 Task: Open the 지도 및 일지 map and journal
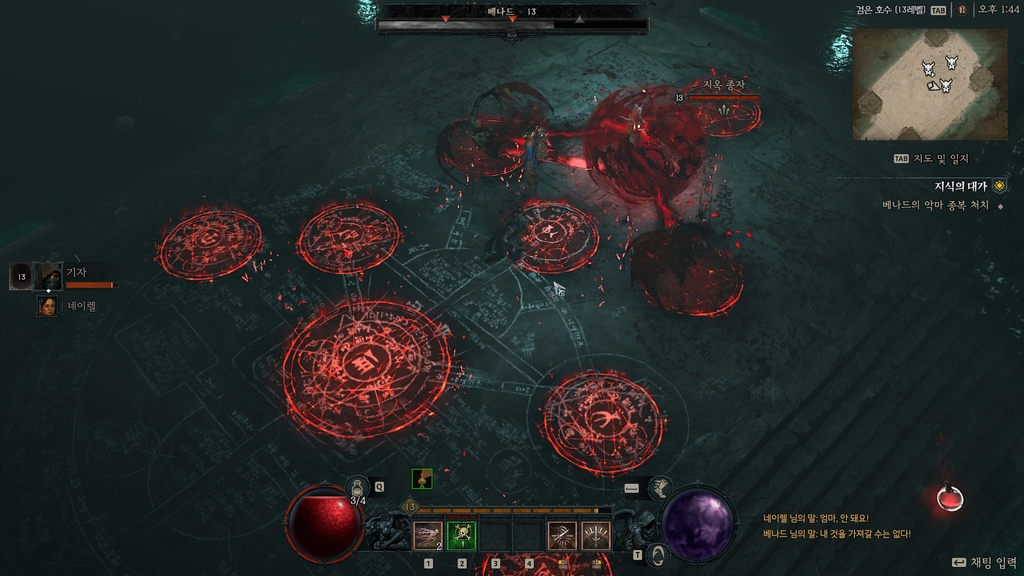937,158
